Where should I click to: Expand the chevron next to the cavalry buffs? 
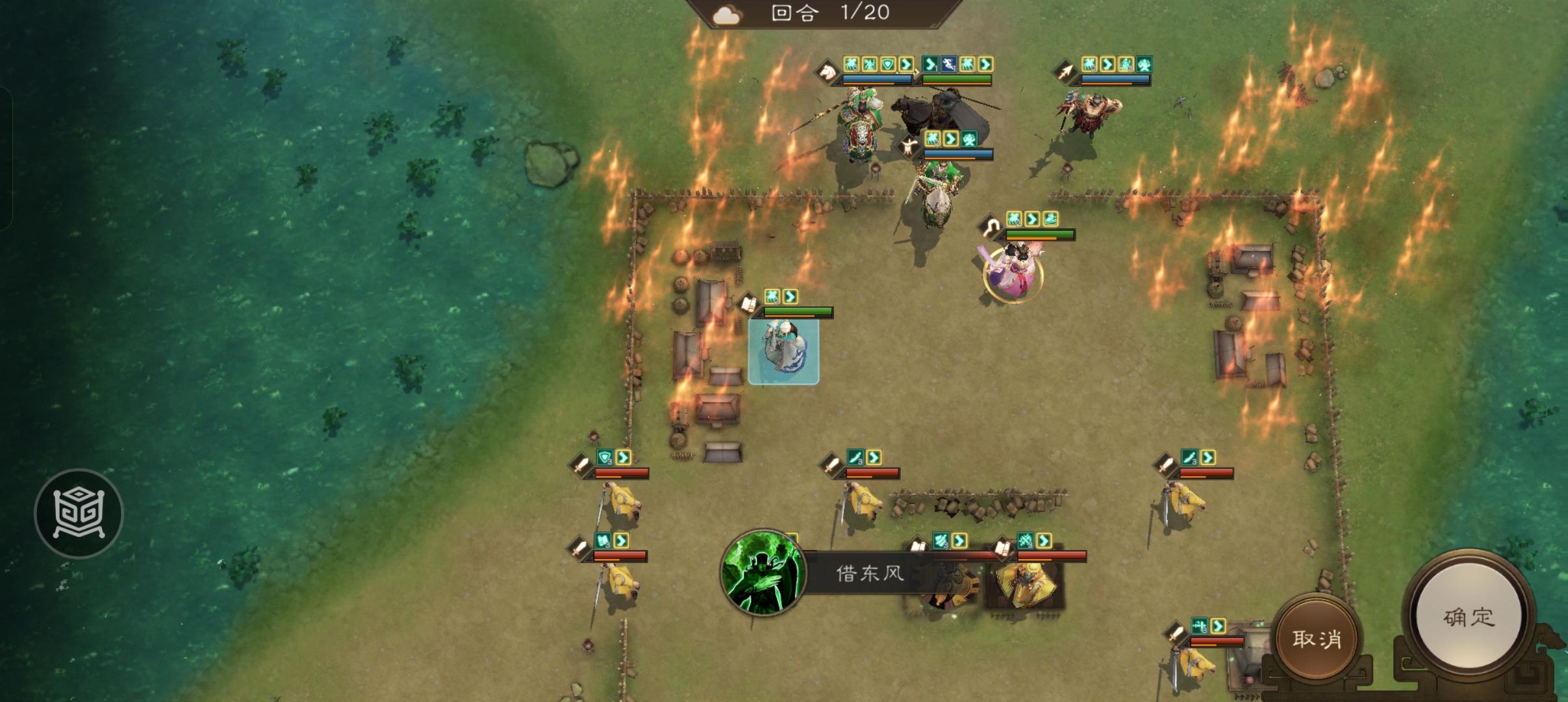(907, 64)
